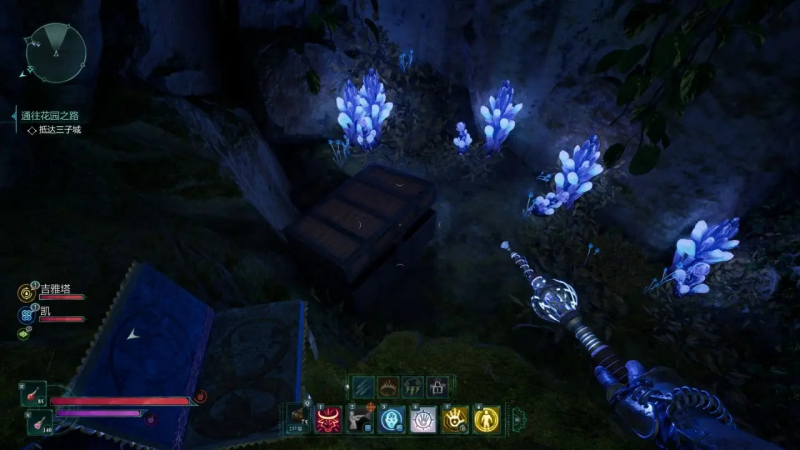Viewport: 800px width, 450px height.
Task: Select the fiery crown ability icon
Action: [x=387, y=386]
